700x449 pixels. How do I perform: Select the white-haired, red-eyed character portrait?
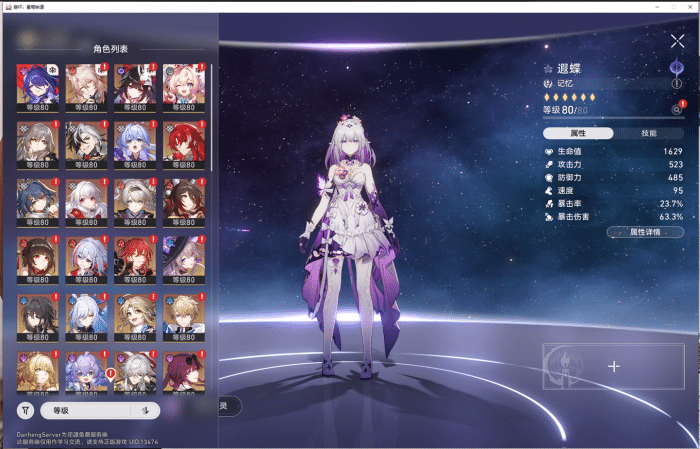point(85,202)
